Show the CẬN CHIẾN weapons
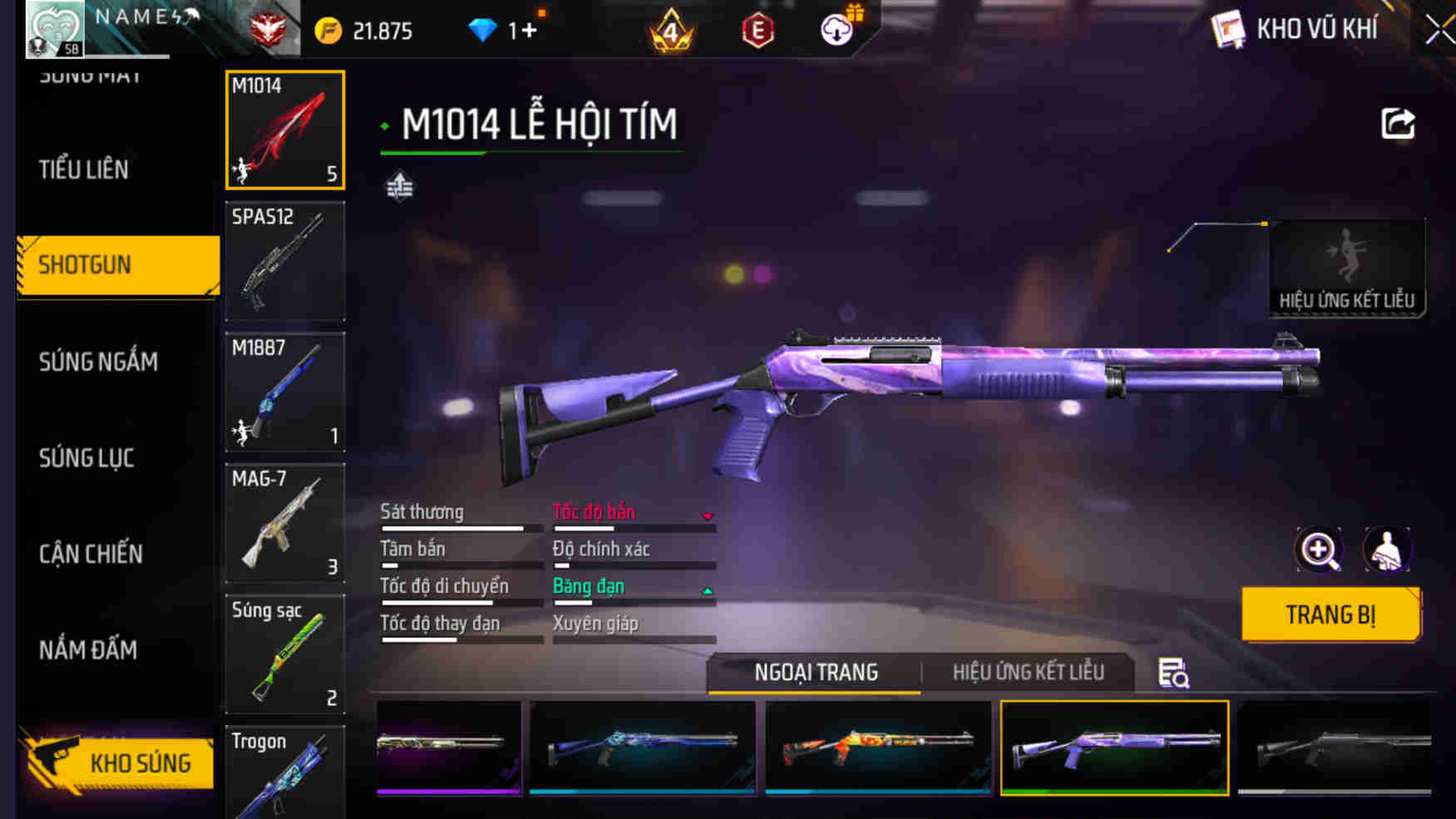Screen dimensions: 1456x819 point(91,554)
